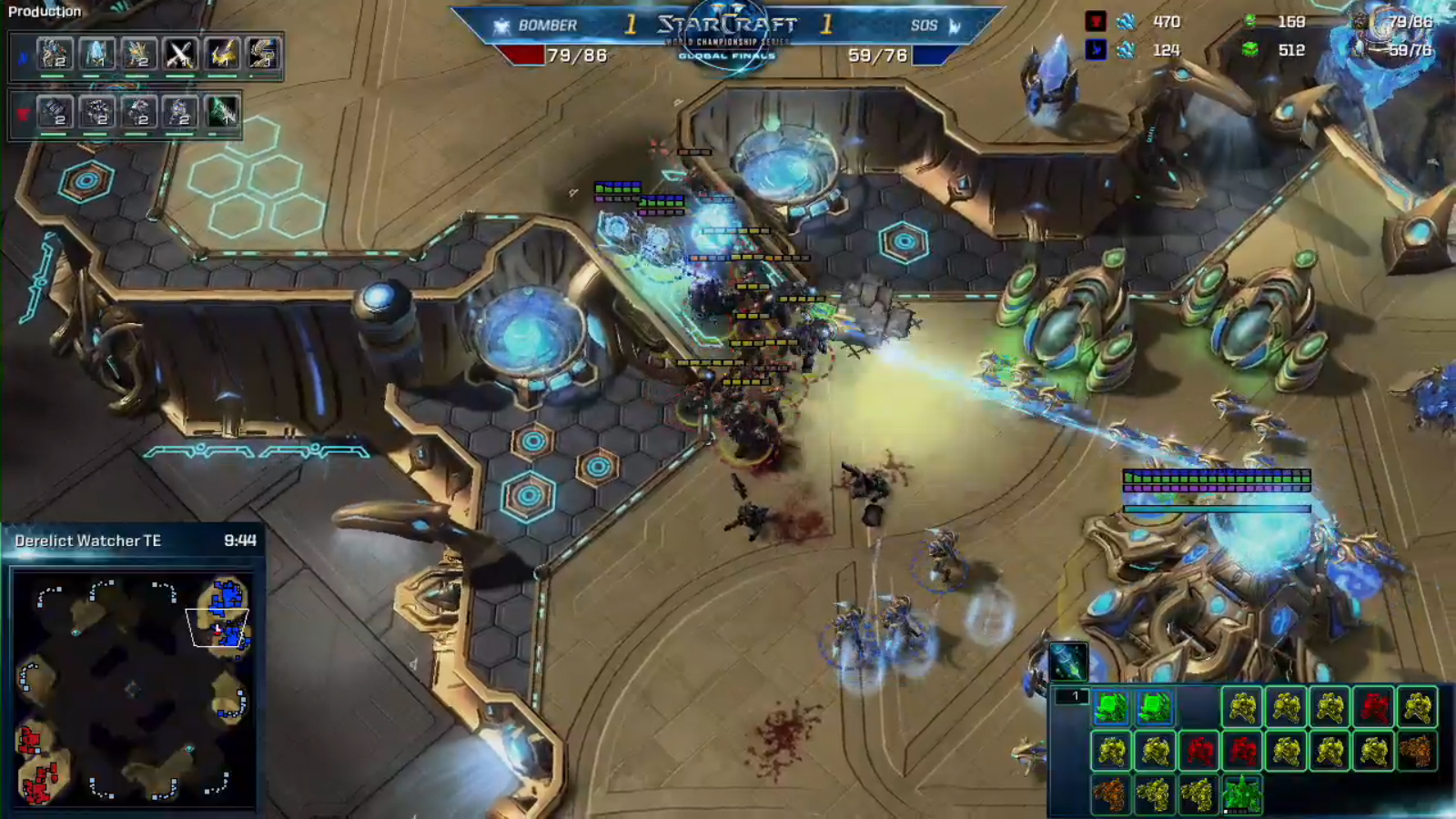
Task: Click the minimap of Derelict Watcher TE
Action: pos(133,688)
